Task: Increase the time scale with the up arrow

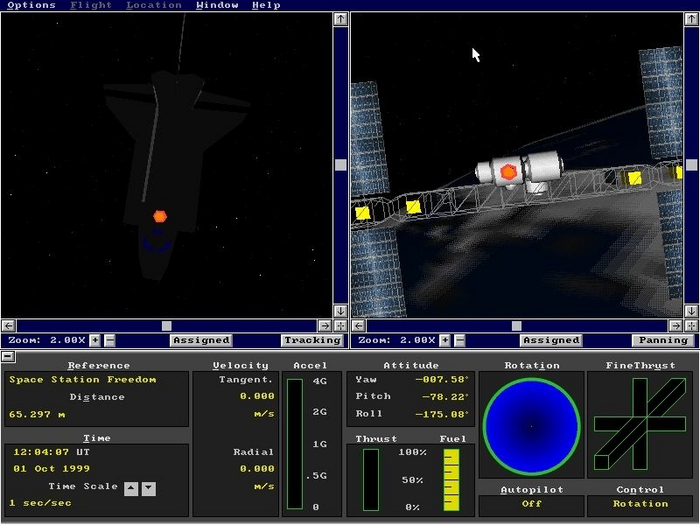Action: pos(131,488)
